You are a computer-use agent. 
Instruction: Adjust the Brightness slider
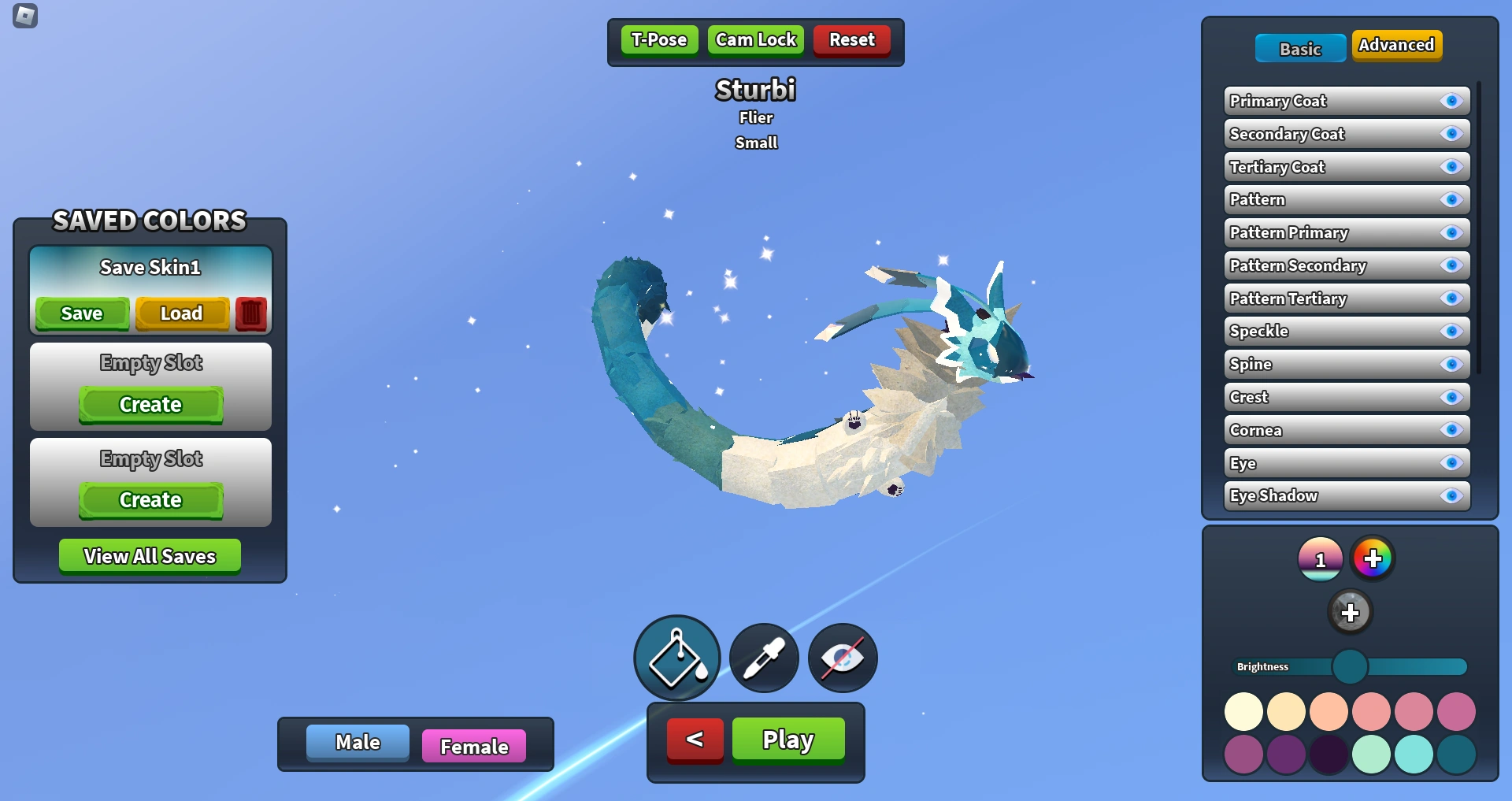[x=1351, y=666]
